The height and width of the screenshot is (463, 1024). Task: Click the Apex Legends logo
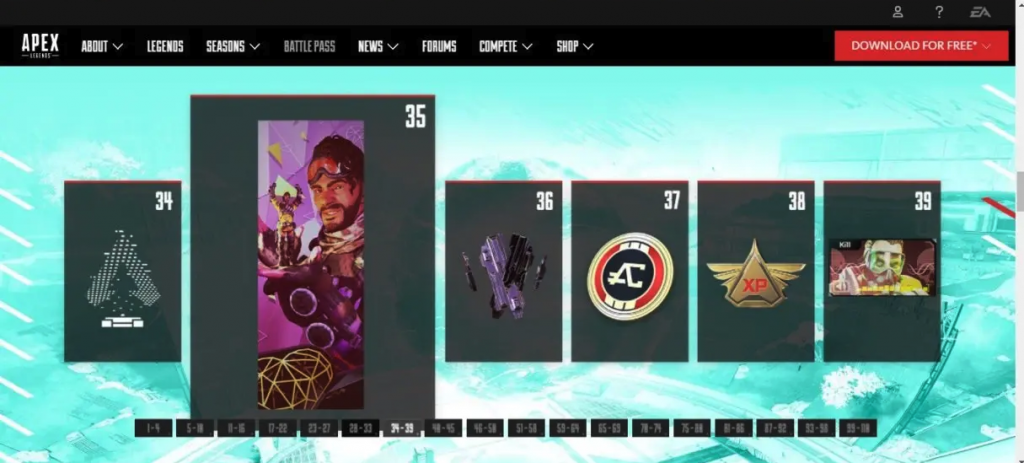[41, 46]
